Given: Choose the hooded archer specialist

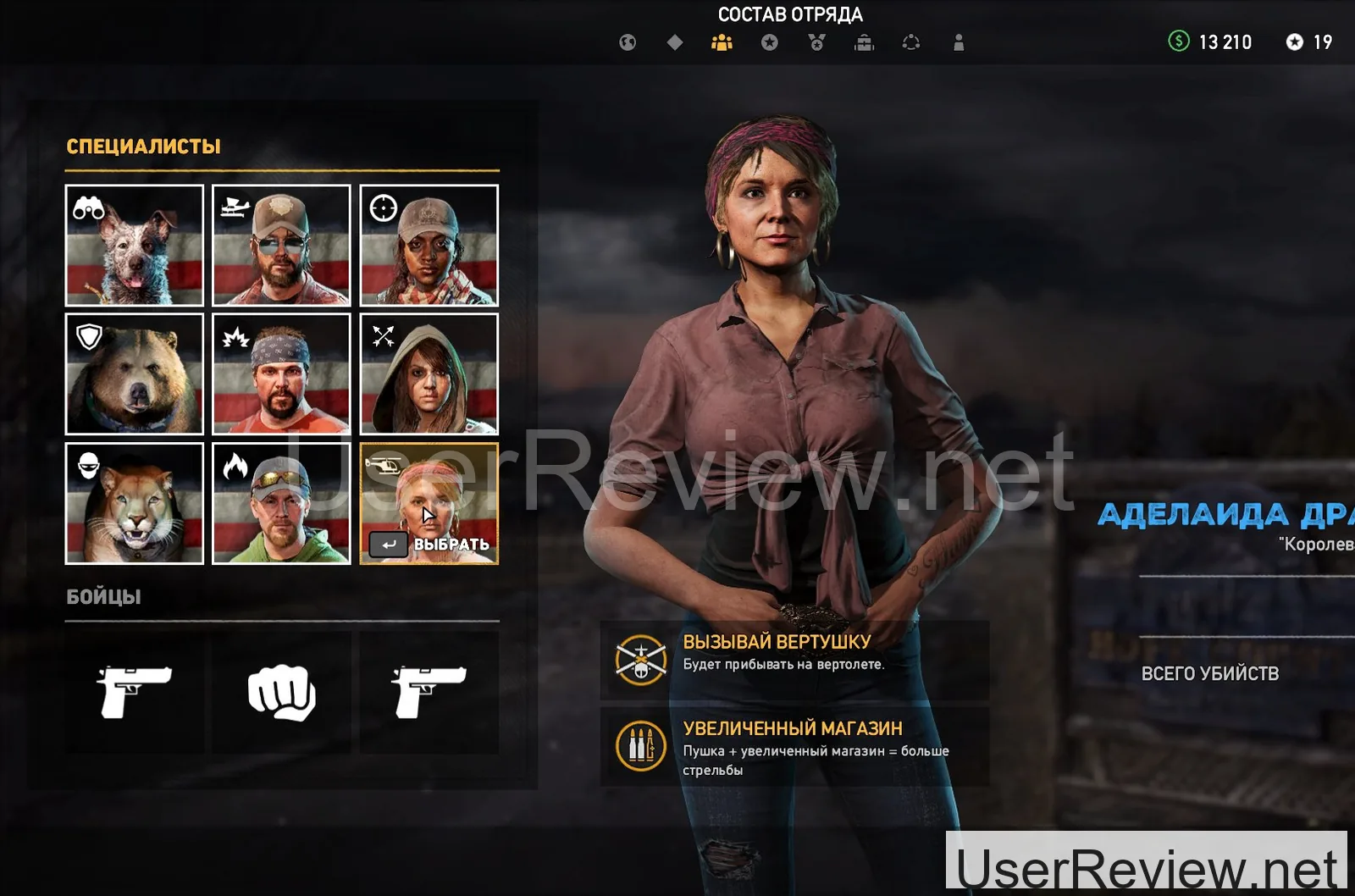Looking at the screenshot, I should [429, 373].
